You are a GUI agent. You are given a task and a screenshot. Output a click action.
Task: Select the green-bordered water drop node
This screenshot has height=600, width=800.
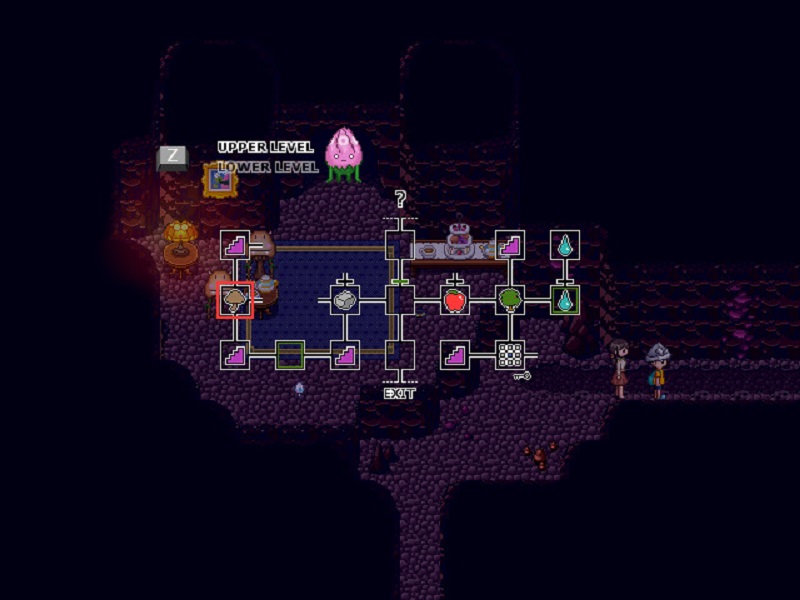tap(565, 299)
